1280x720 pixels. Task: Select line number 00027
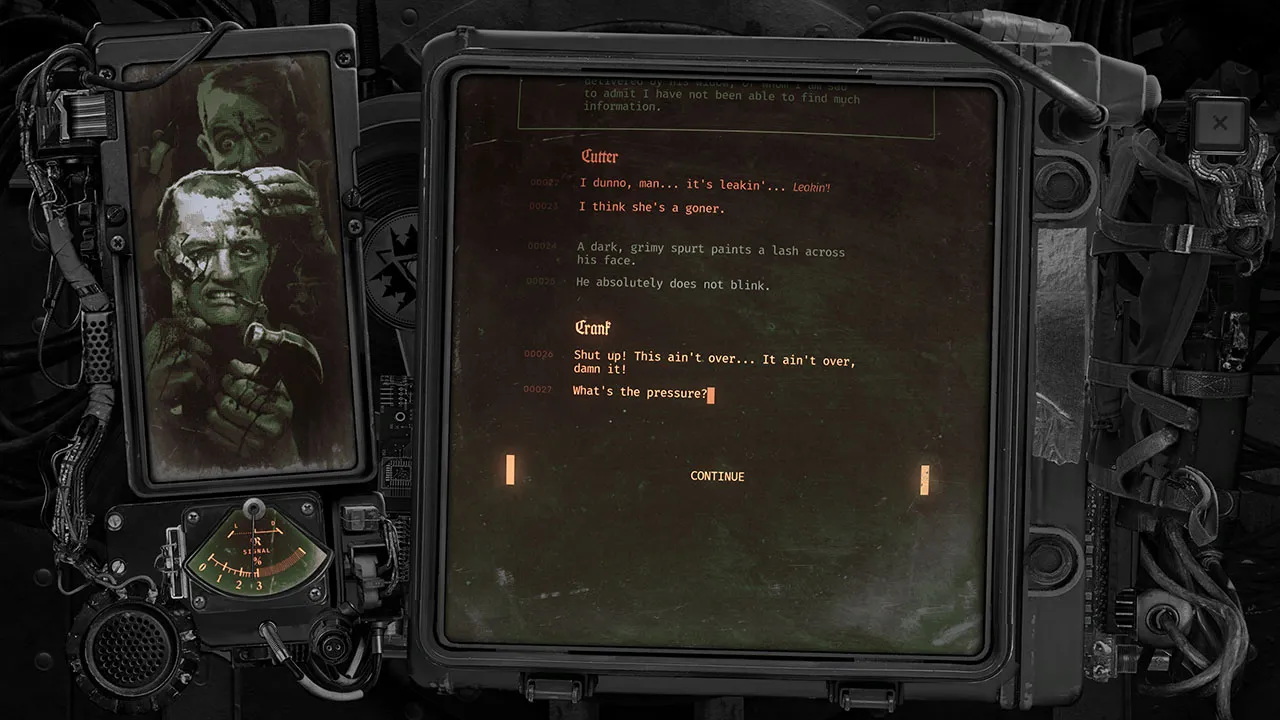click(540, 392)
